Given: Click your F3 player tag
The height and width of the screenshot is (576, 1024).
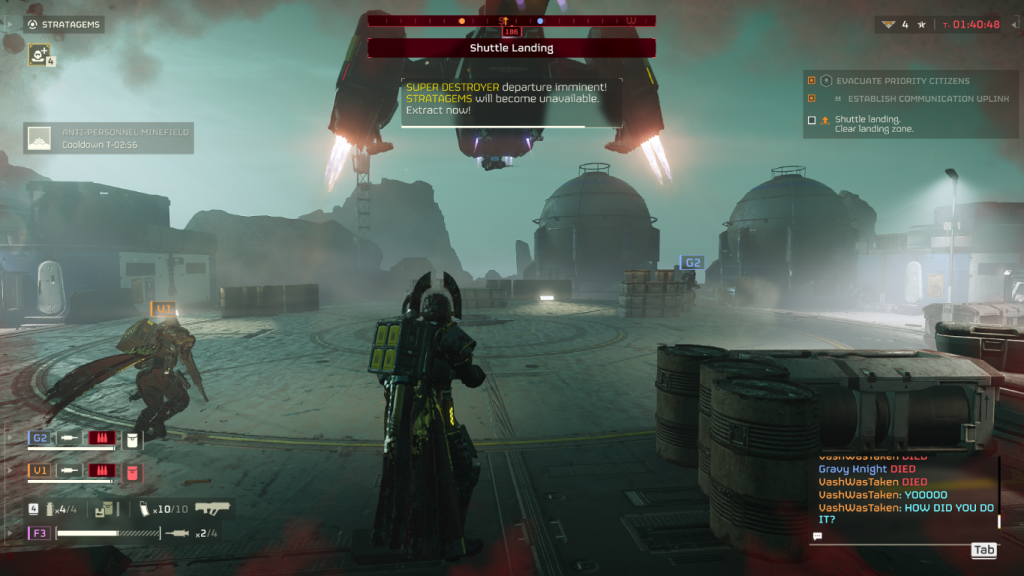Looking at the screenshot, I should 40,533.
